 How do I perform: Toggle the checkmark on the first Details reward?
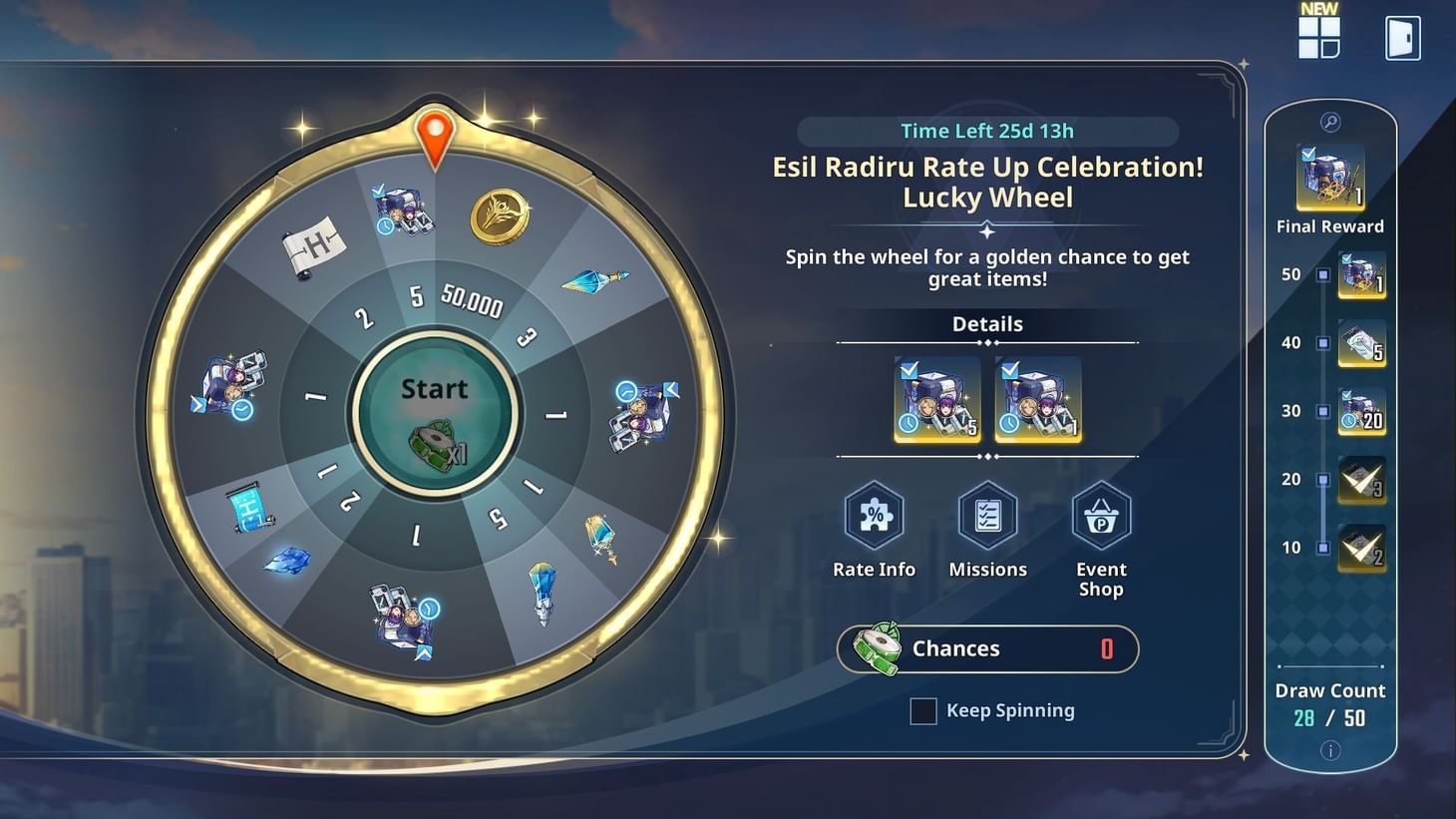[x=909, y=370]
